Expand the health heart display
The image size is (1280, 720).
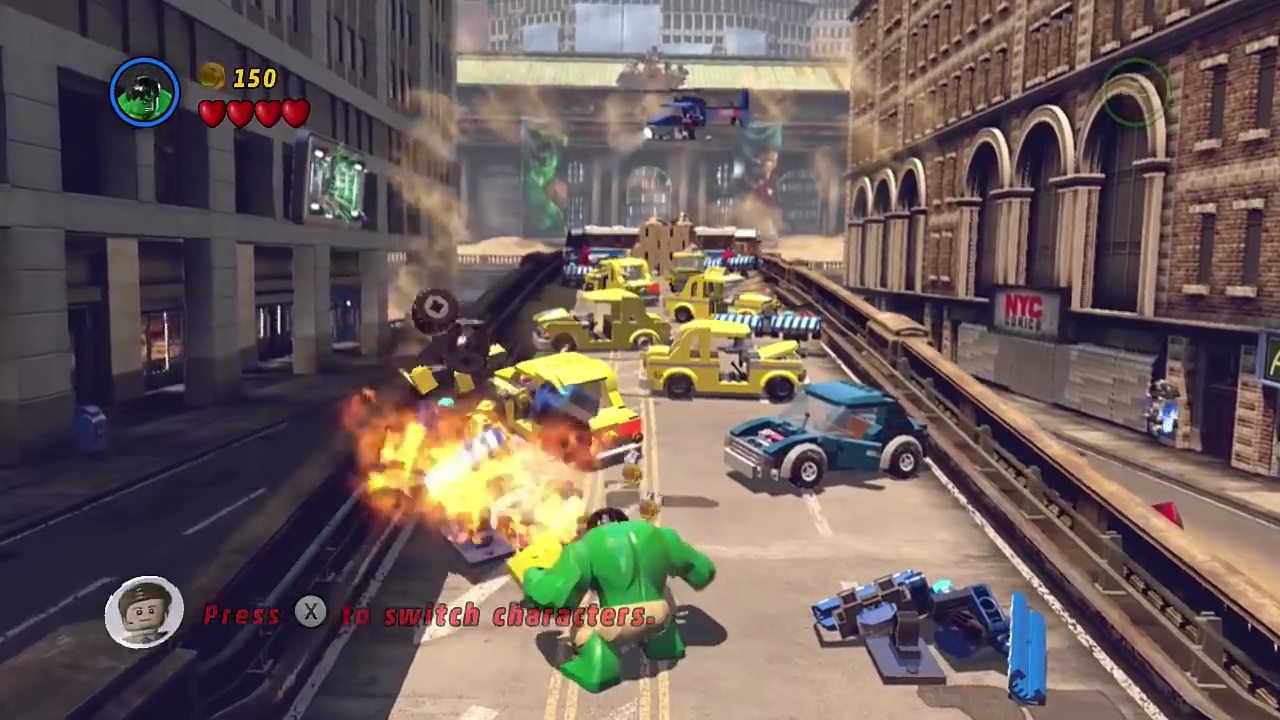click(252, 113)
